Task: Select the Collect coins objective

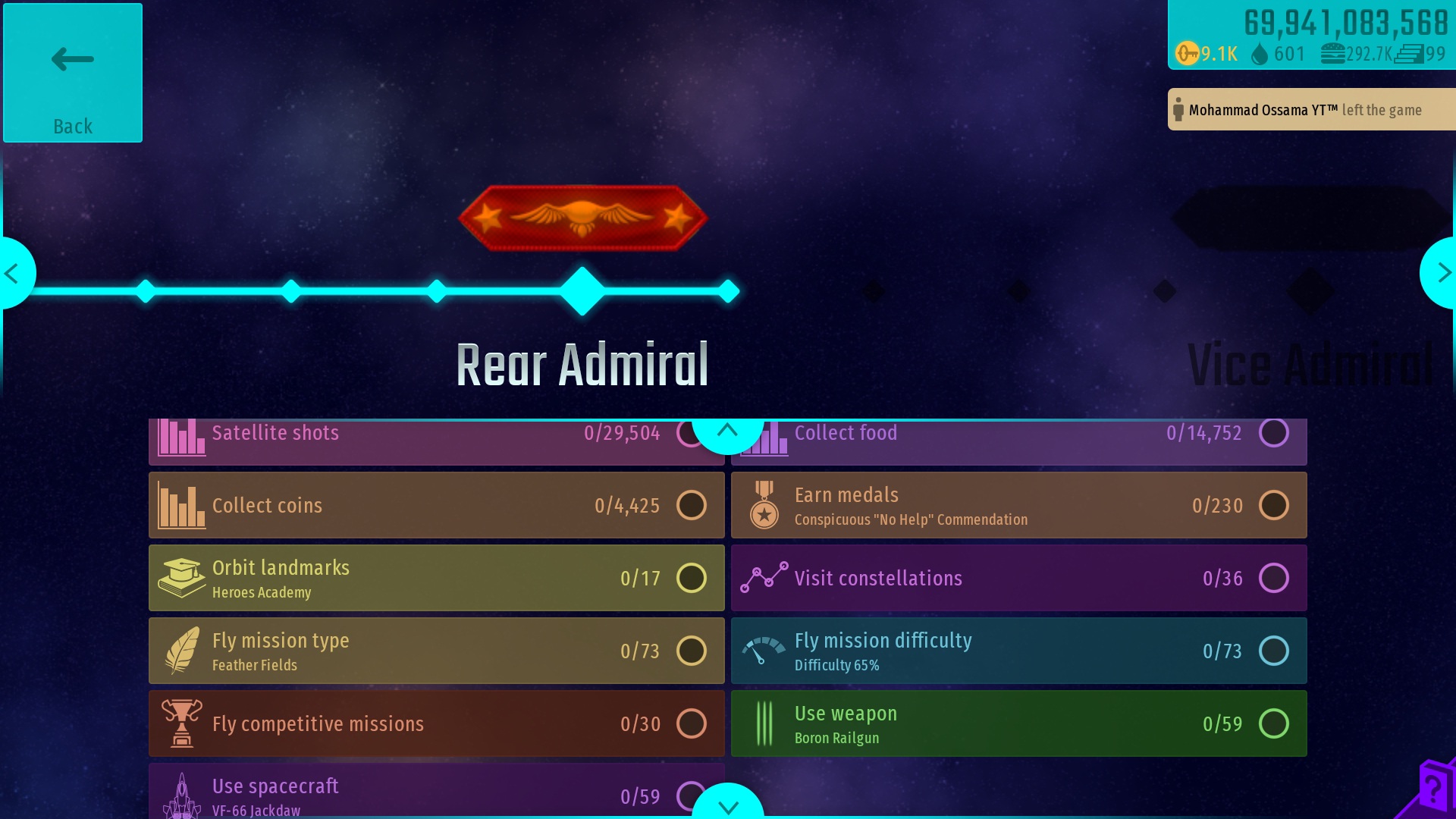Action: tap(436, 505)
